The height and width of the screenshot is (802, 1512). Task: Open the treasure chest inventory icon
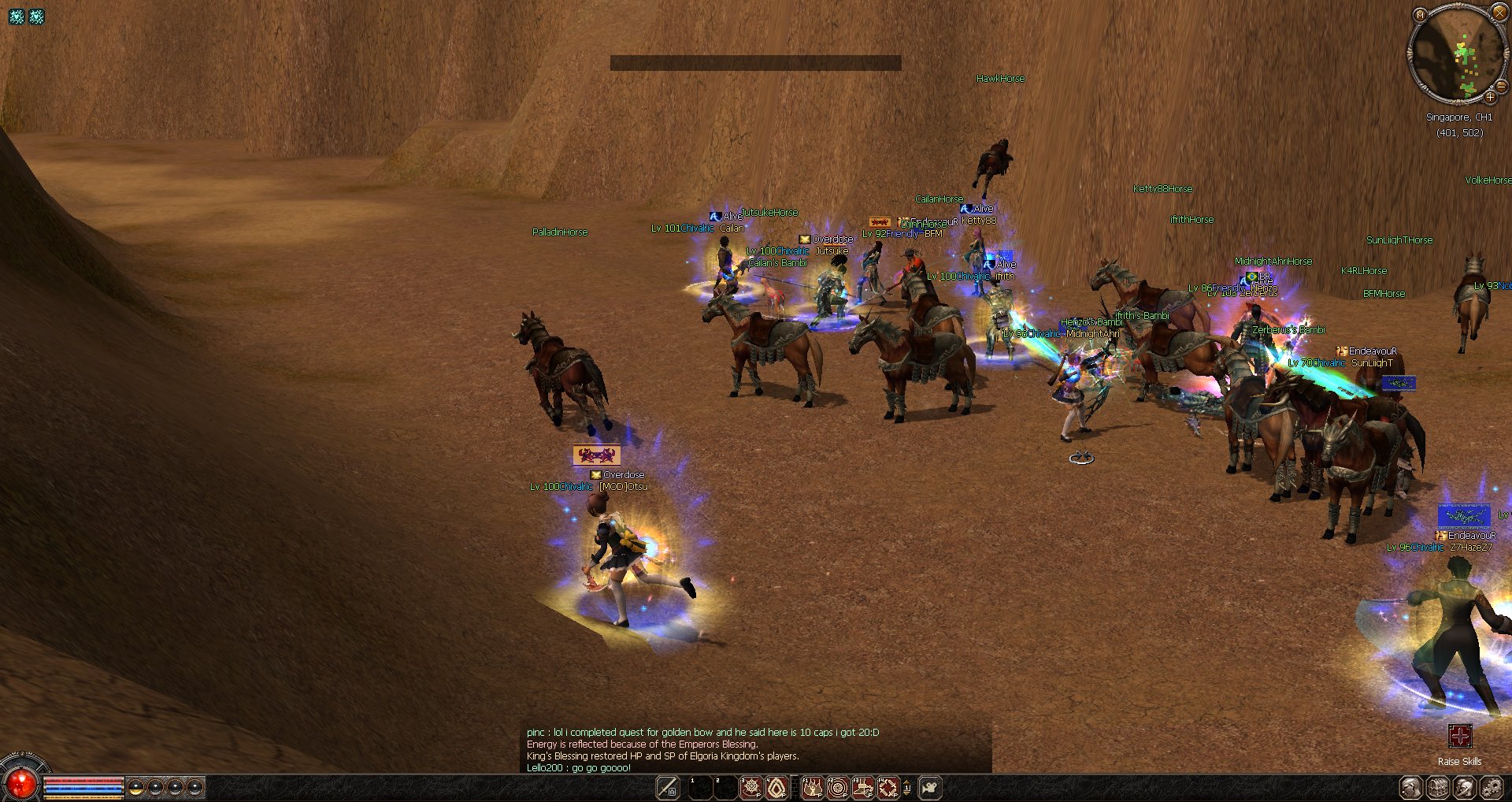(1438, 787)
